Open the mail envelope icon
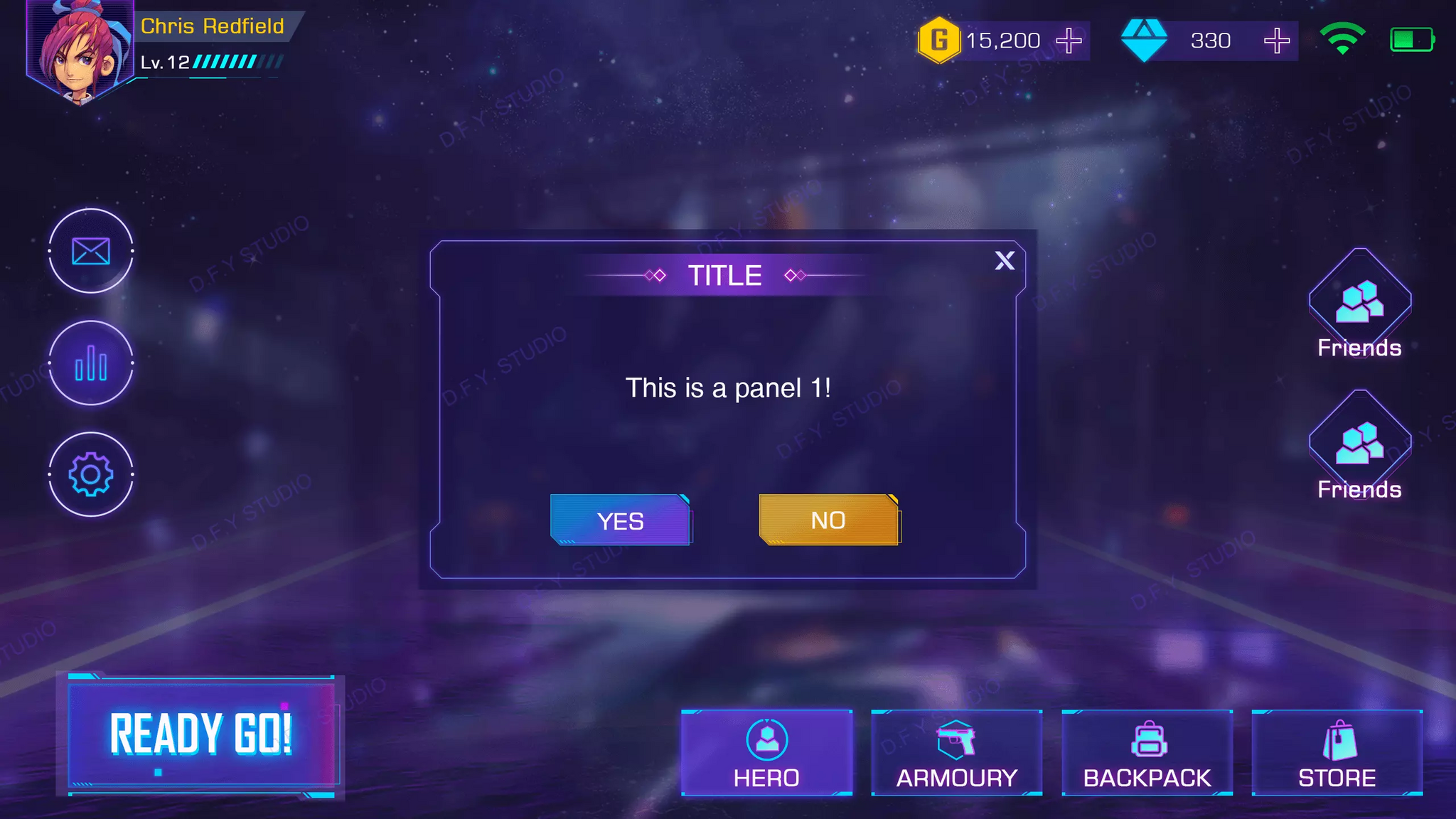 (x=91, y=251)
